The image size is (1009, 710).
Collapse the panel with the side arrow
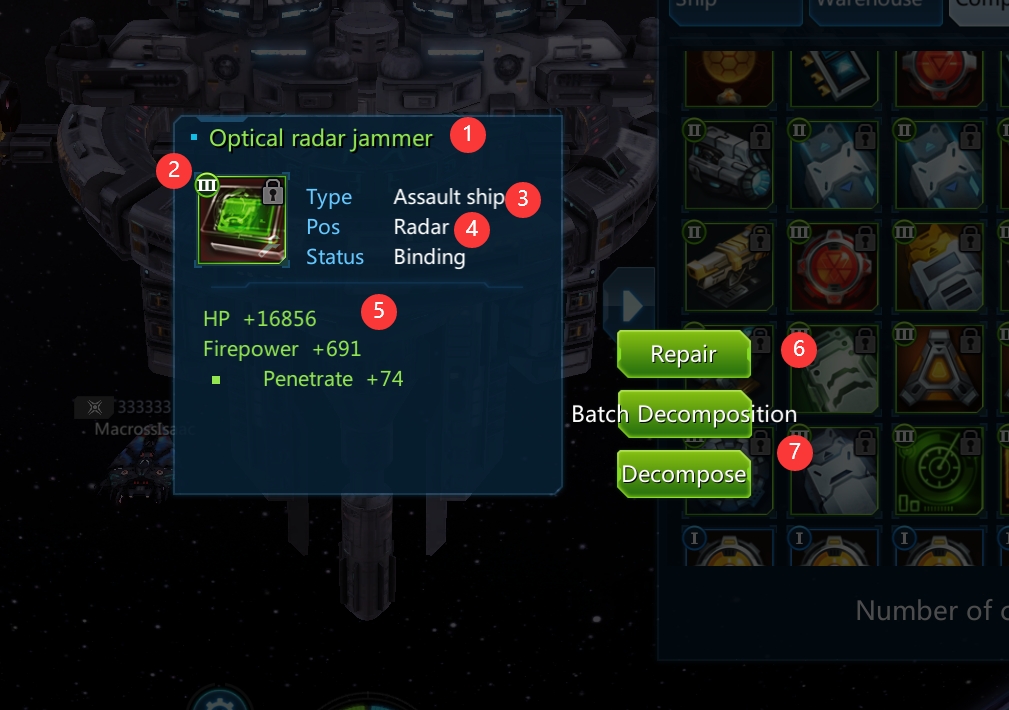click(631, 304)
